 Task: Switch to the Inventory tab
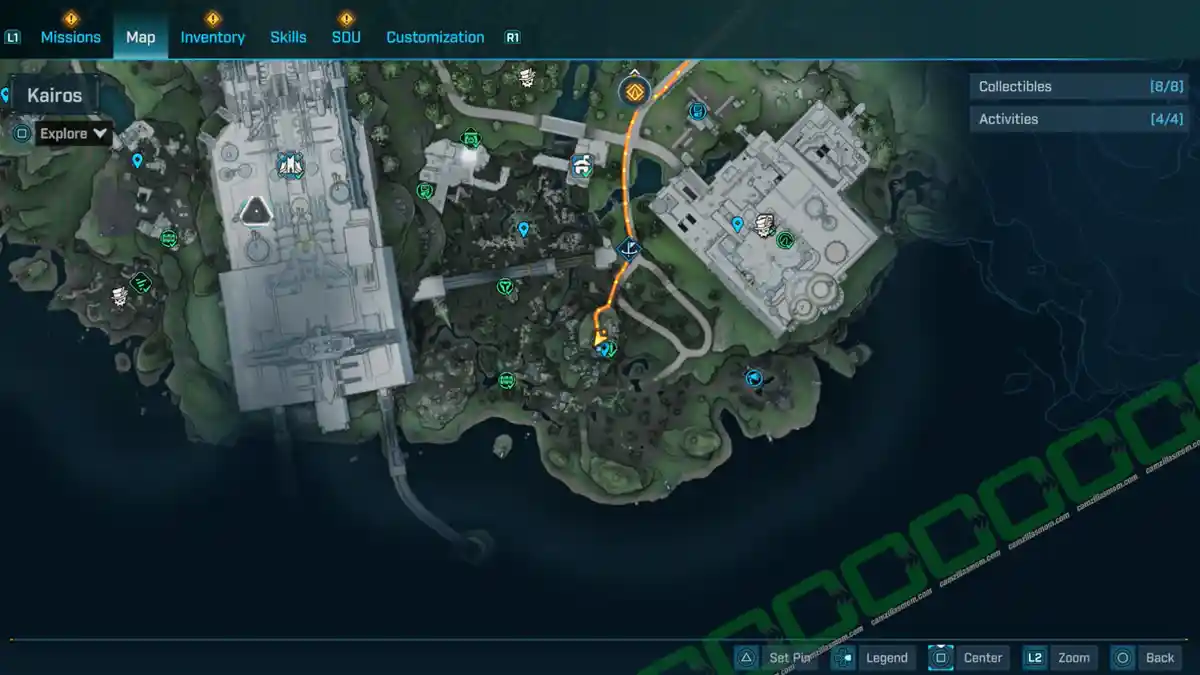click(x=212, y=37)
